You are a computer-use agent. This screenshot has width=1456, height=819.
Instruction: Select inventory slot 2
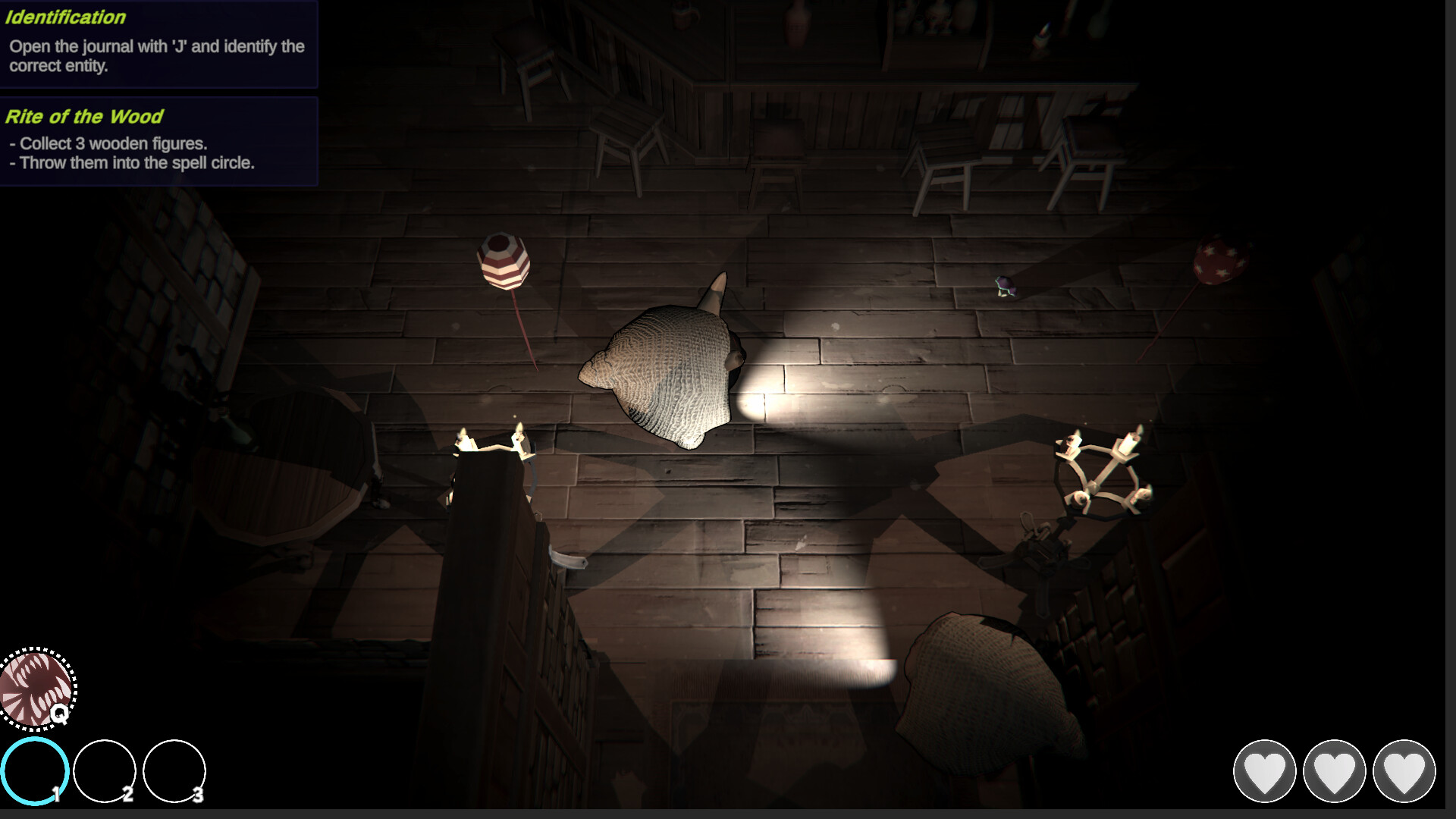[106, 771]
